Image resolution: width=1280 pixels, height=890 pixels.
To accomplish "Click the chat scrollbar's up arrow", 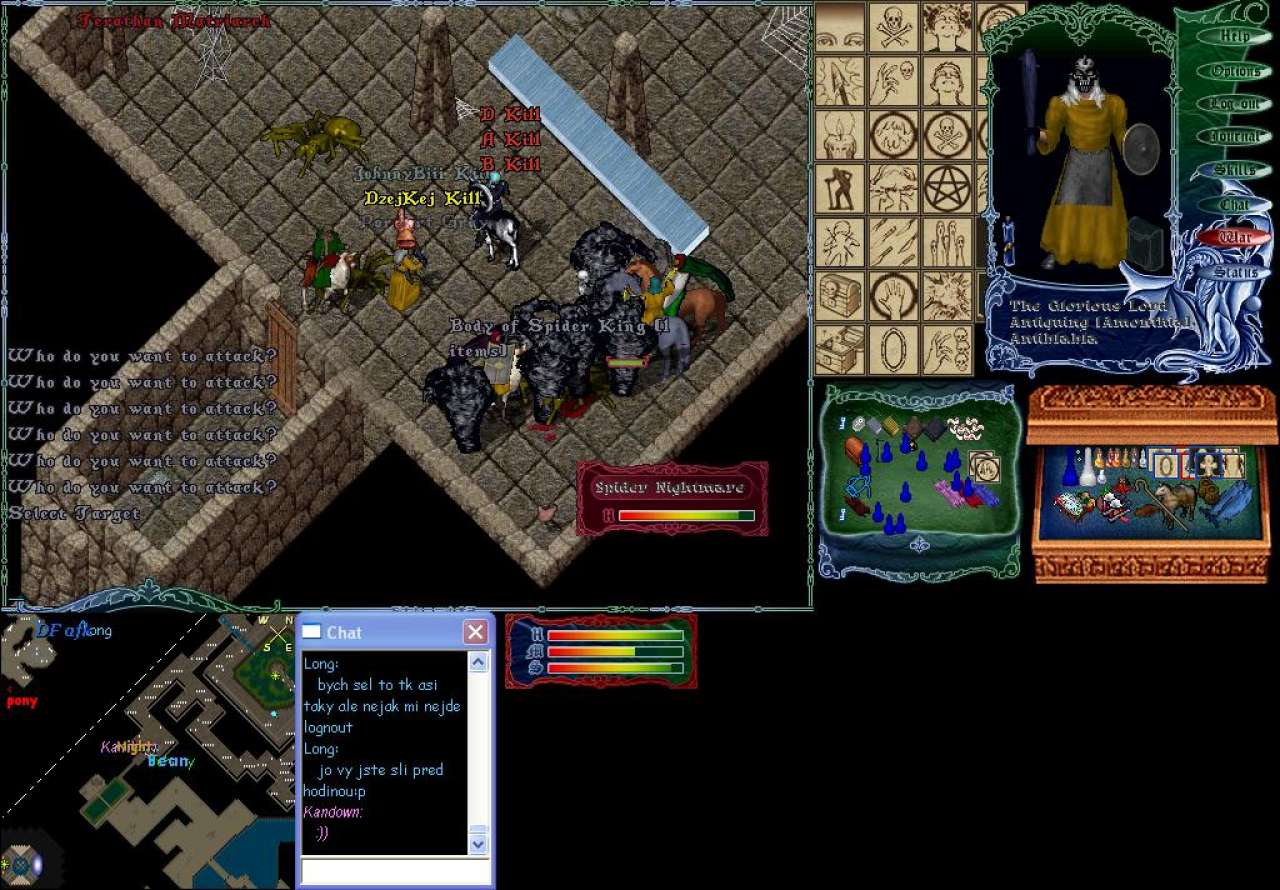I will [478, 662].
